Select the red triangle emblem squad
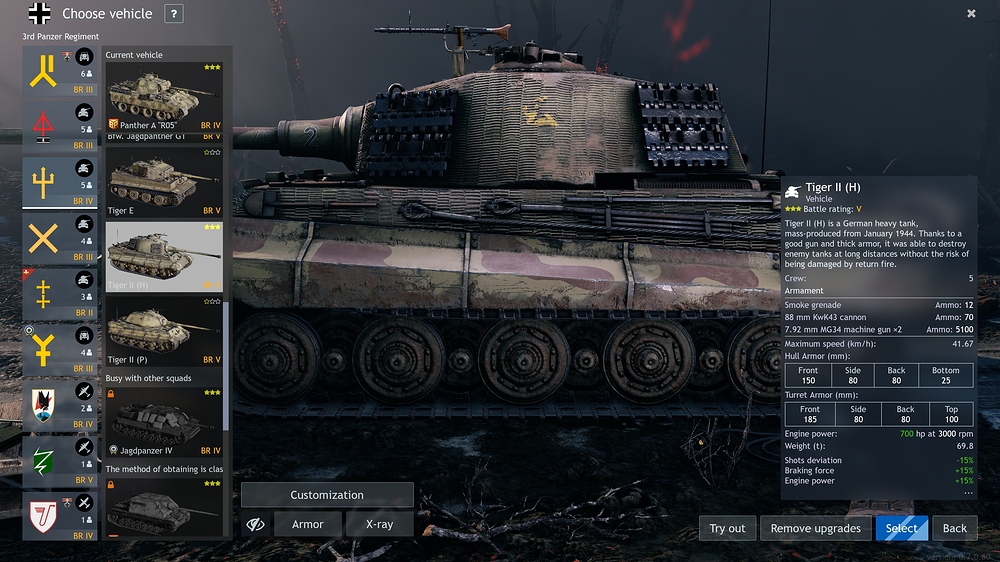The image size is (1000, 562). (x=43, y=127)
